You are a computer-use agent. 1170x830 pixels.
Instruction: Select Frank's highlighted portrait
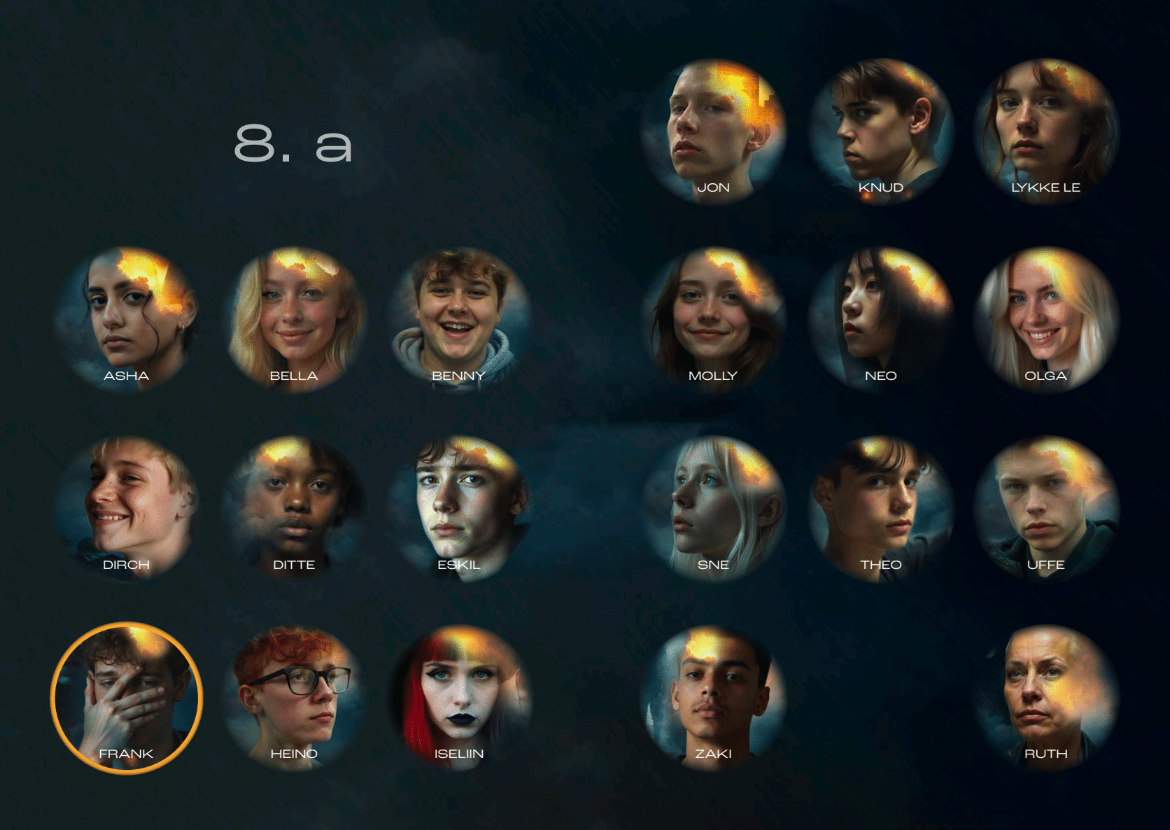(127, 697)
